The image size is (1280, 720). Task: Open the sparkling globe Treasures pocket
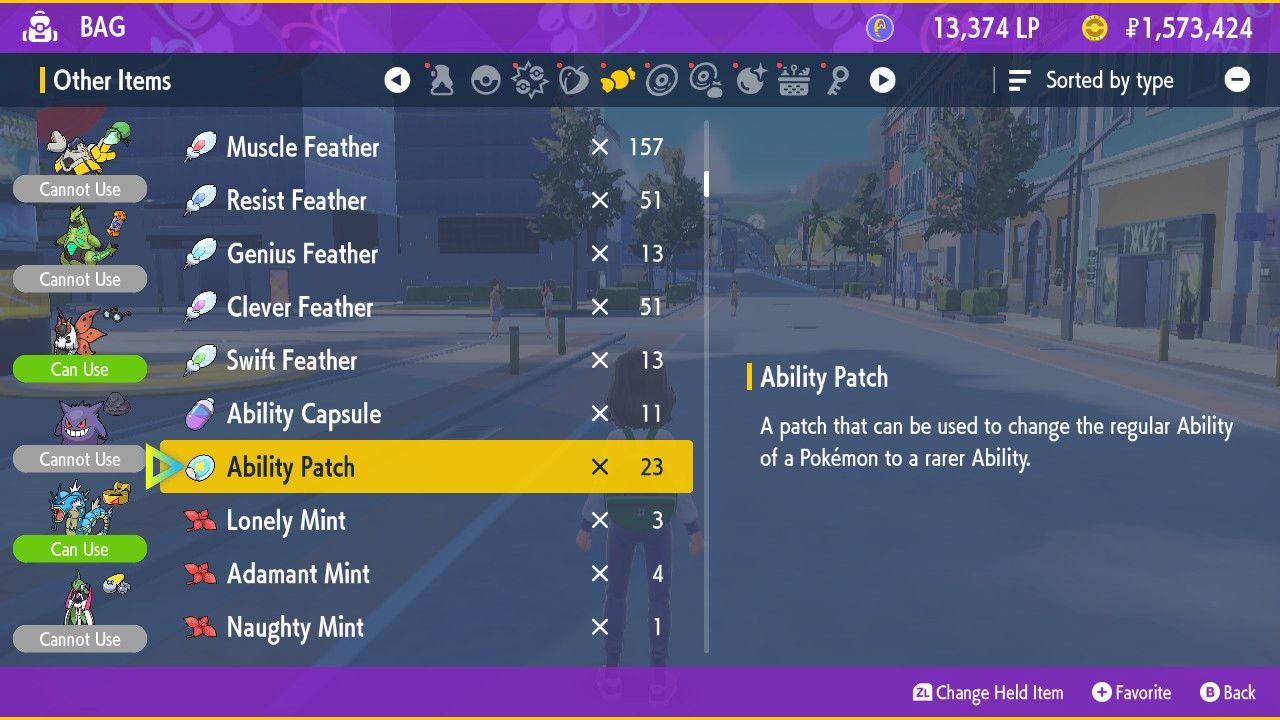[752, 80]
